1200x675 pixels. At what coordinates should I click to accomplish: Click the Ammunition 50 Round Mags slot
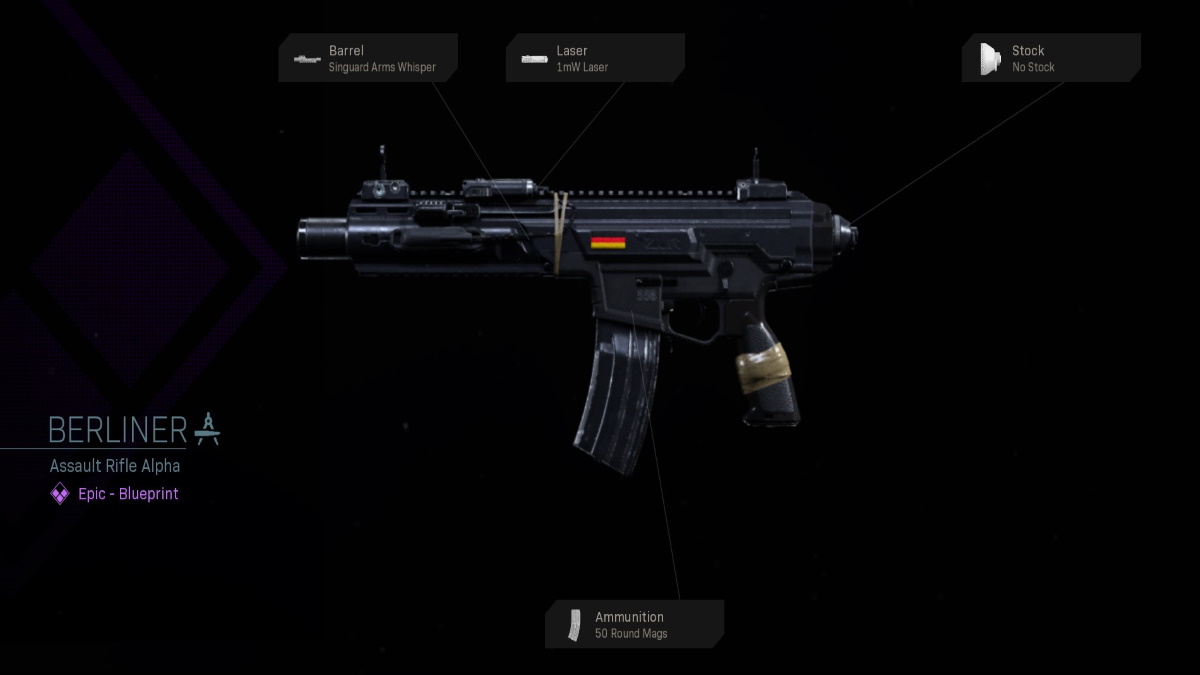634,624
